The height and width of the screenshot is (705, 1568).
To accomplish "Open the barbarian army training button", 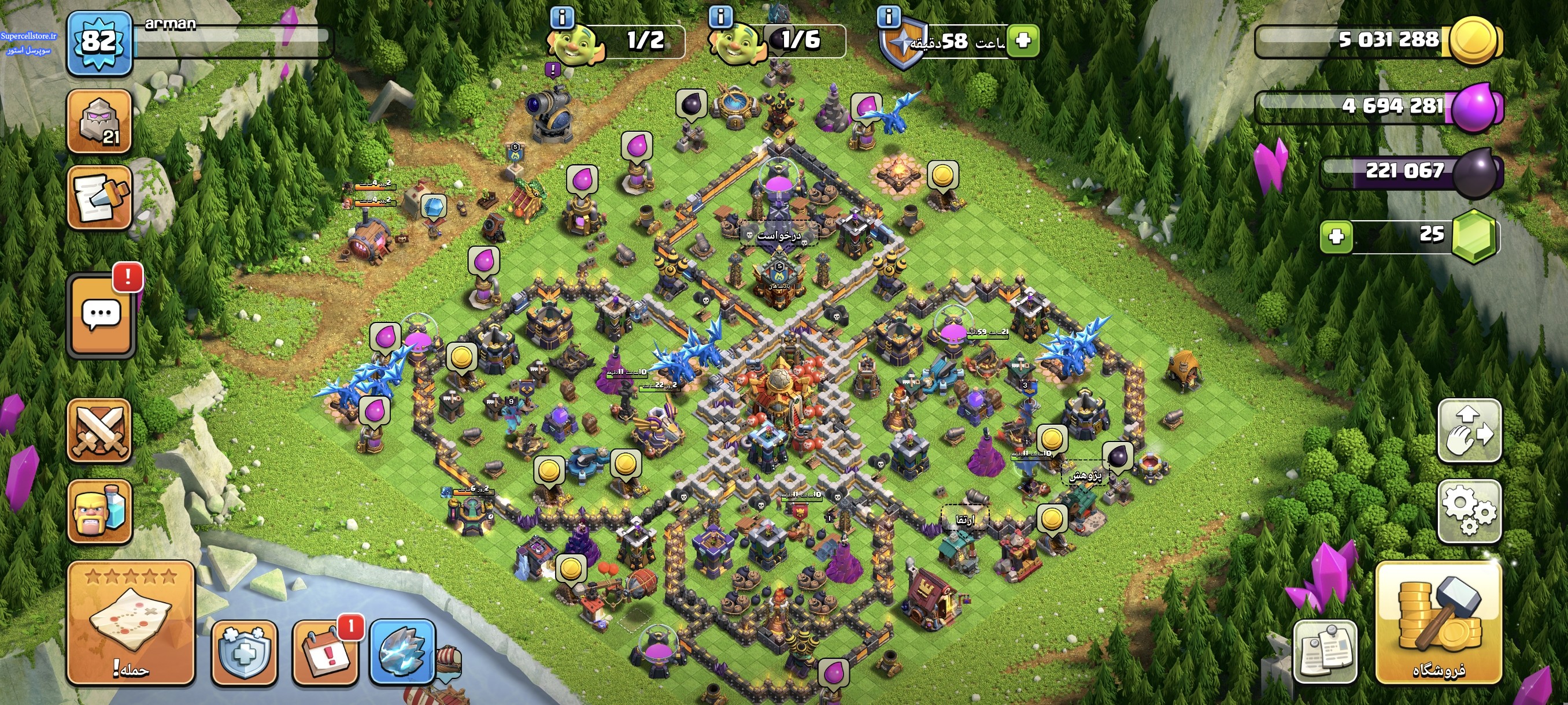I will (x=99, y=511).
